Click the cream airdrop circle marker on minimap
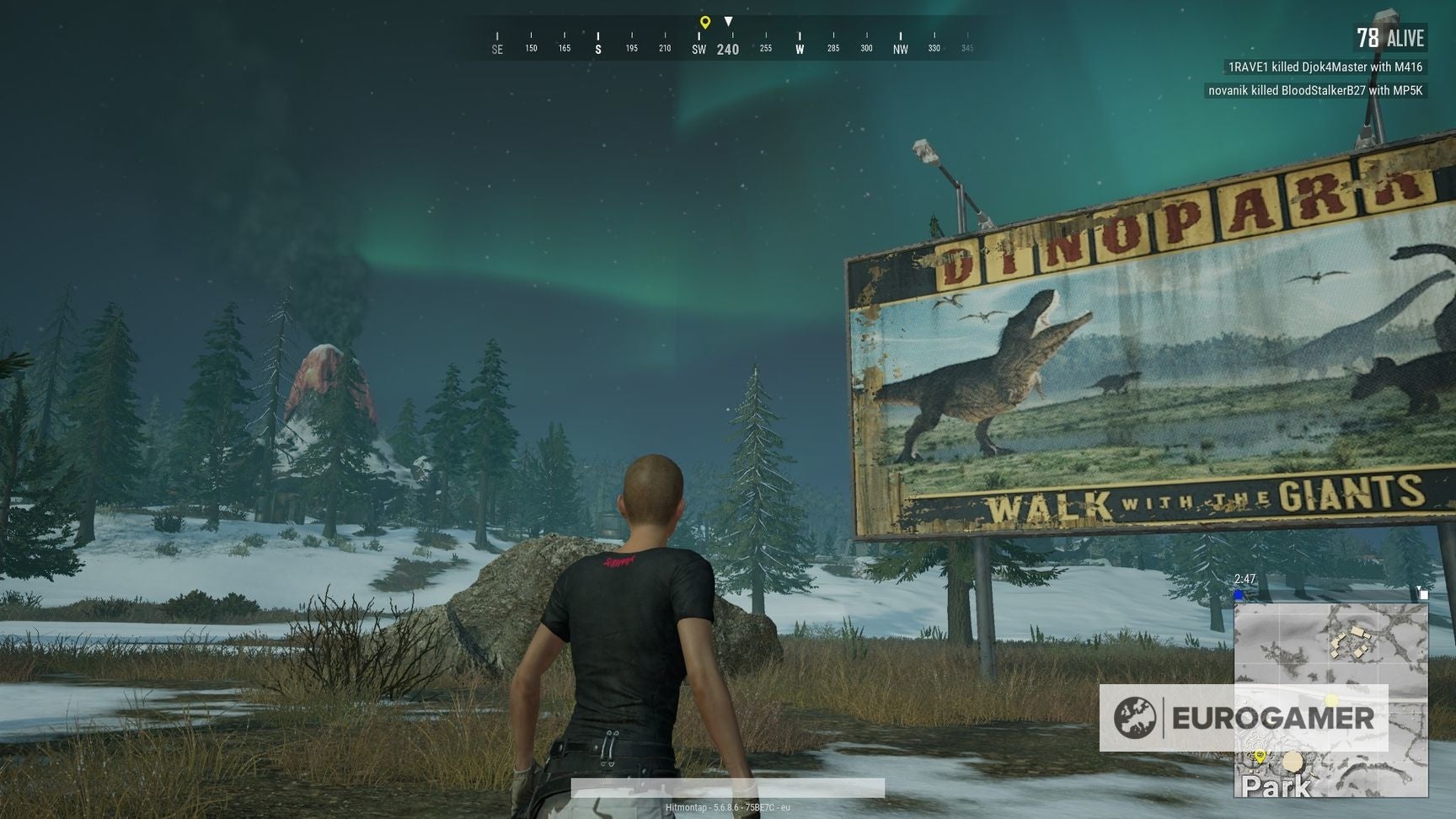Image resolution: width=1456 pixels, height=819 pixels. (x=1293, y=760)
